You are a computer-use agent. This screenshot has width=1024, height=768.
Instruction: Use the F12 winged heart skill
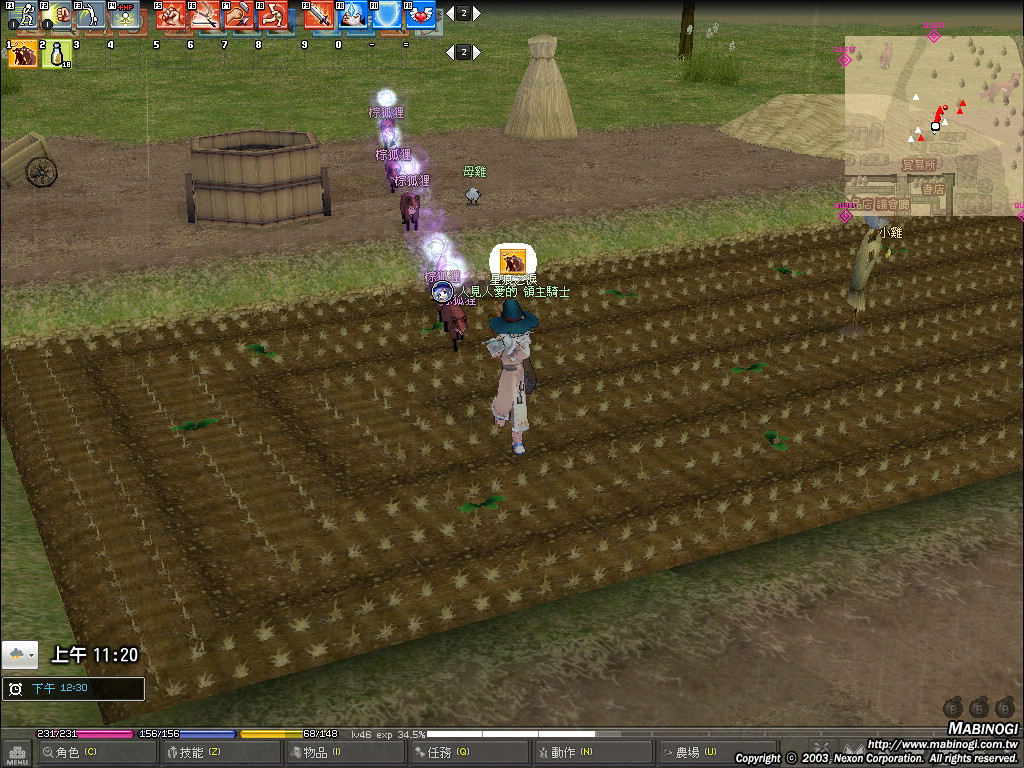(x=422, y=15)
